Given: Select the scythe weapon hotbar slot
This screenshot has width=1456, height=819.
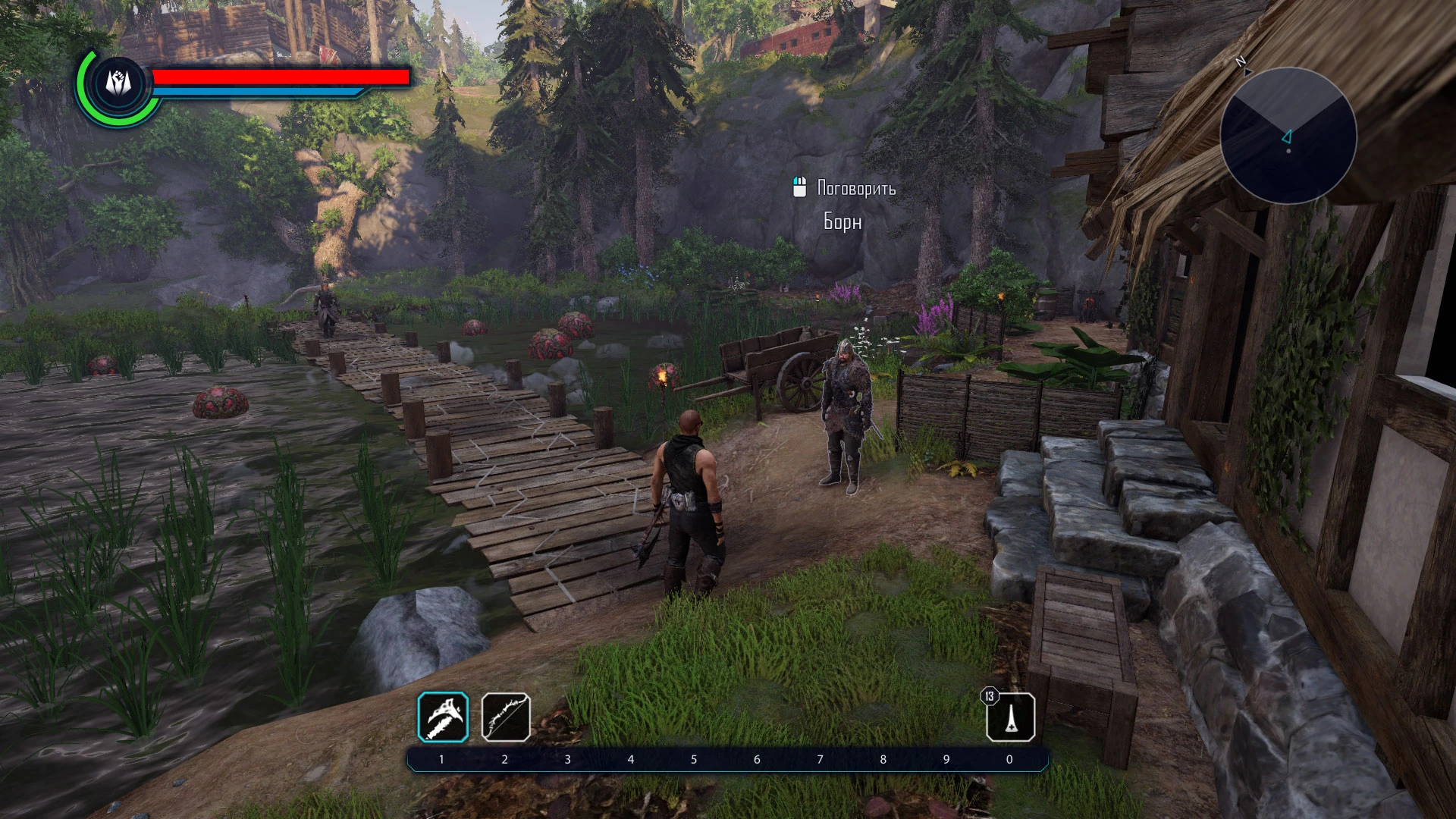Looking at the screenshot, I should (x=443, y=717).
